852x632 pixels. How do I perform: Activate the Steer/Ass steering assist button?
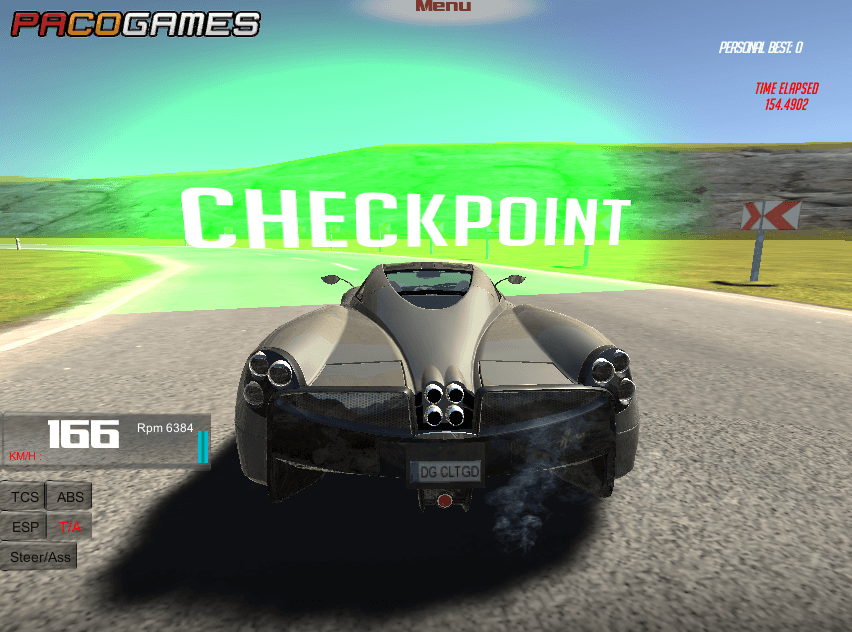39,556
